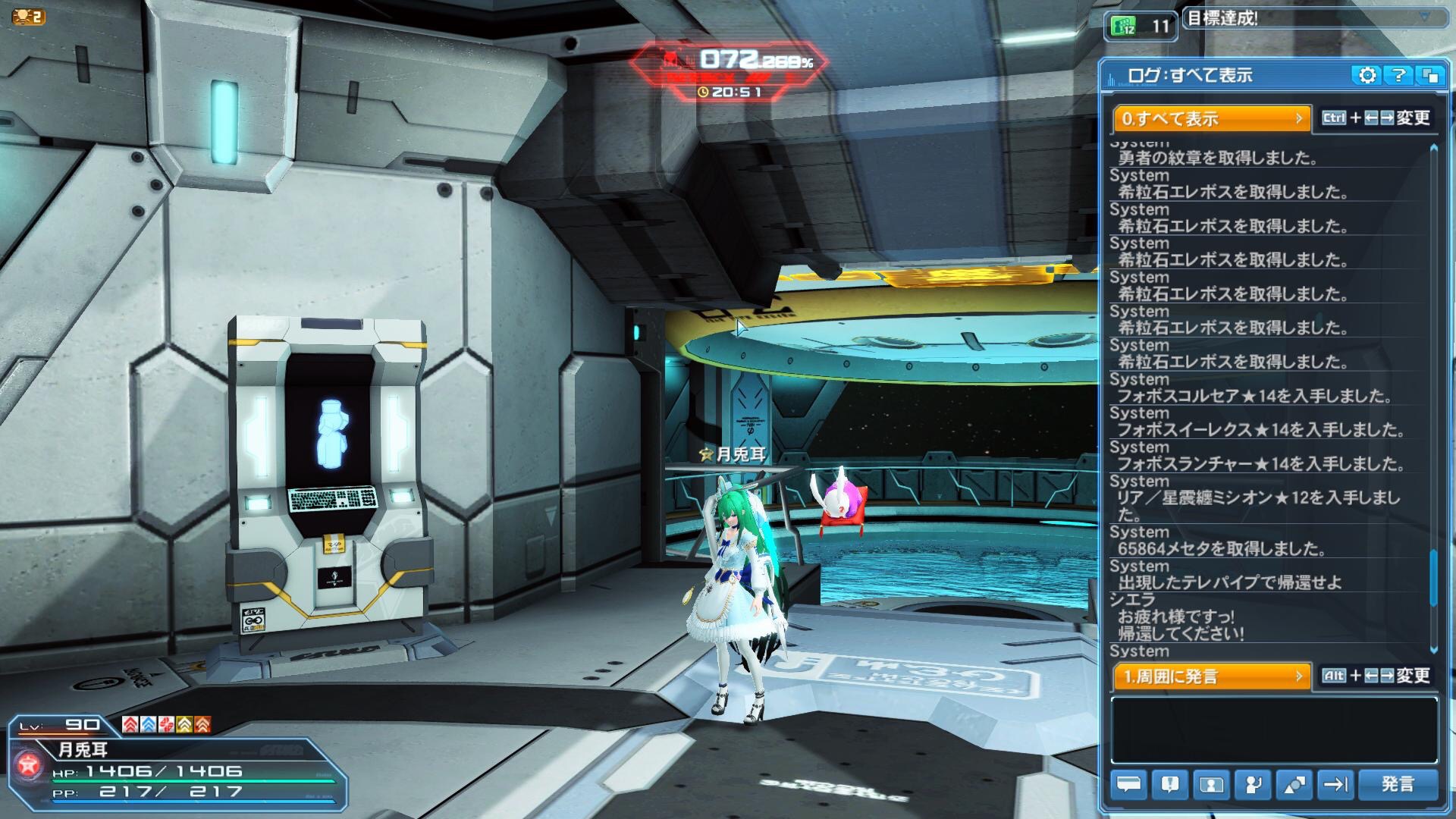
Task: Open the exclamation shout bubble button
Action: pyautogui.click(x=1170, y=784)
